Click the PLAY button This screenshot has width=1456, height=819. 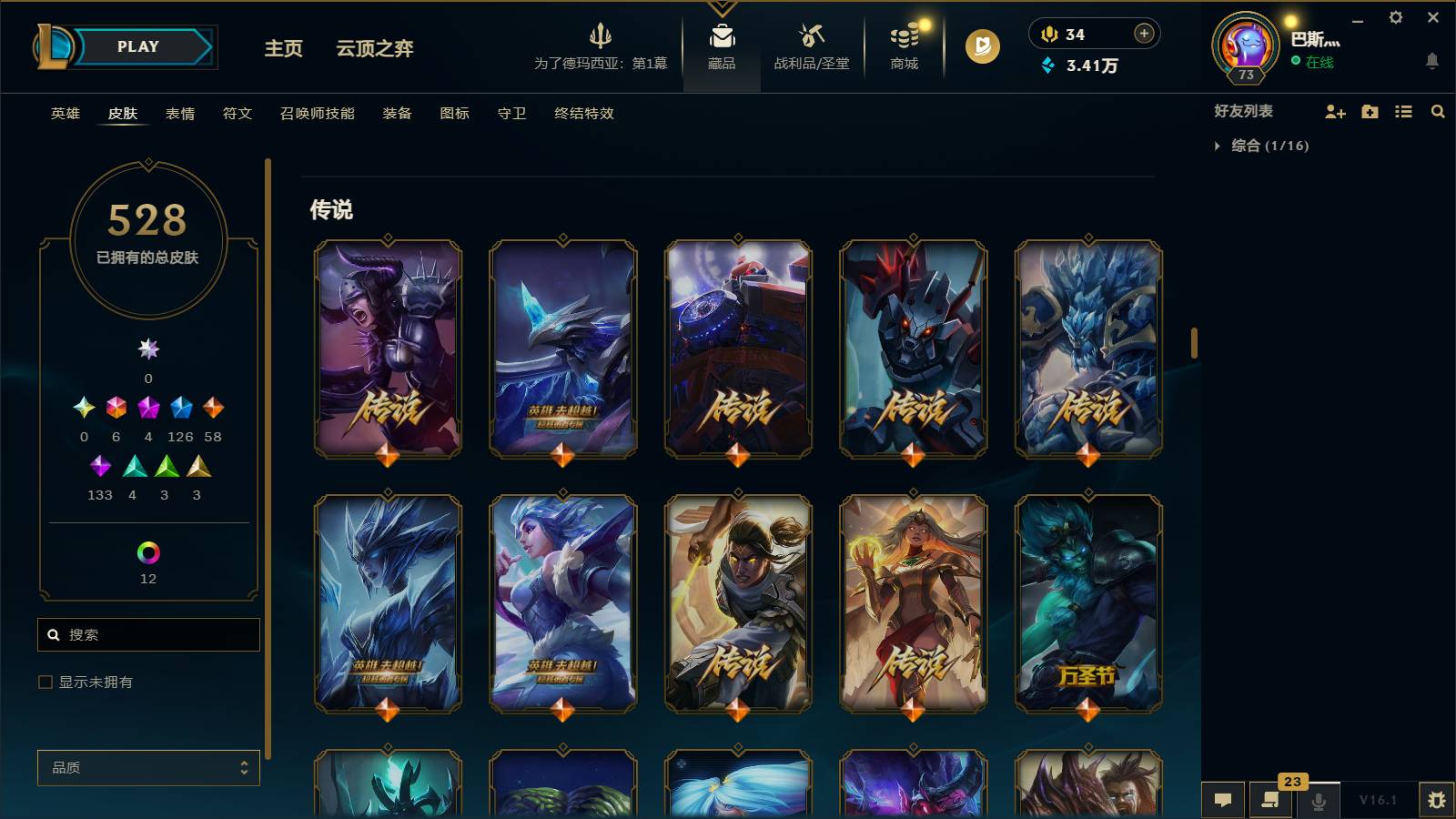pyautogui.click(x=135, y=46)
